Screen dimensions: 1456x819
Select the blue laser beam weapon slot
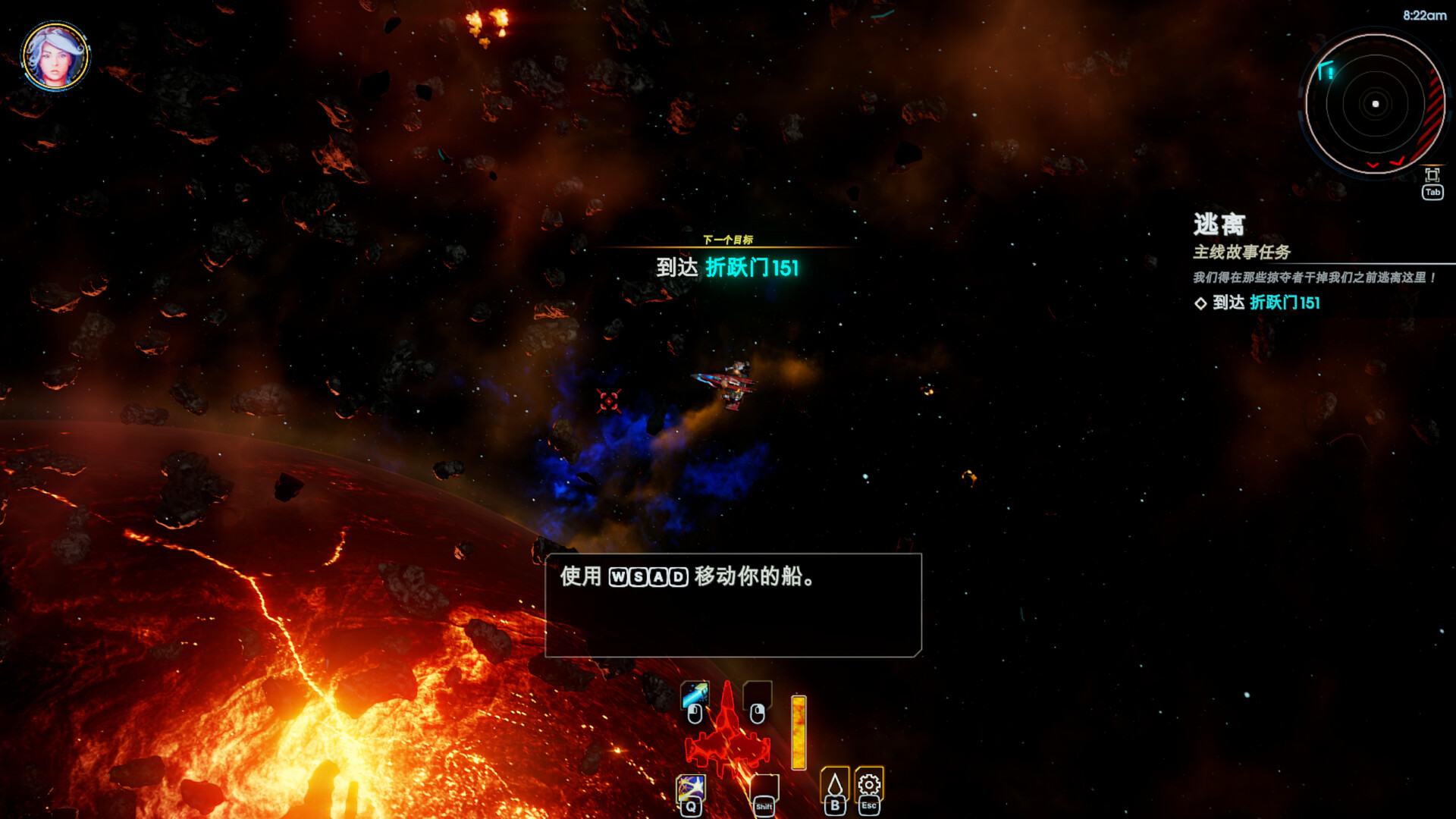coord(695,693)
